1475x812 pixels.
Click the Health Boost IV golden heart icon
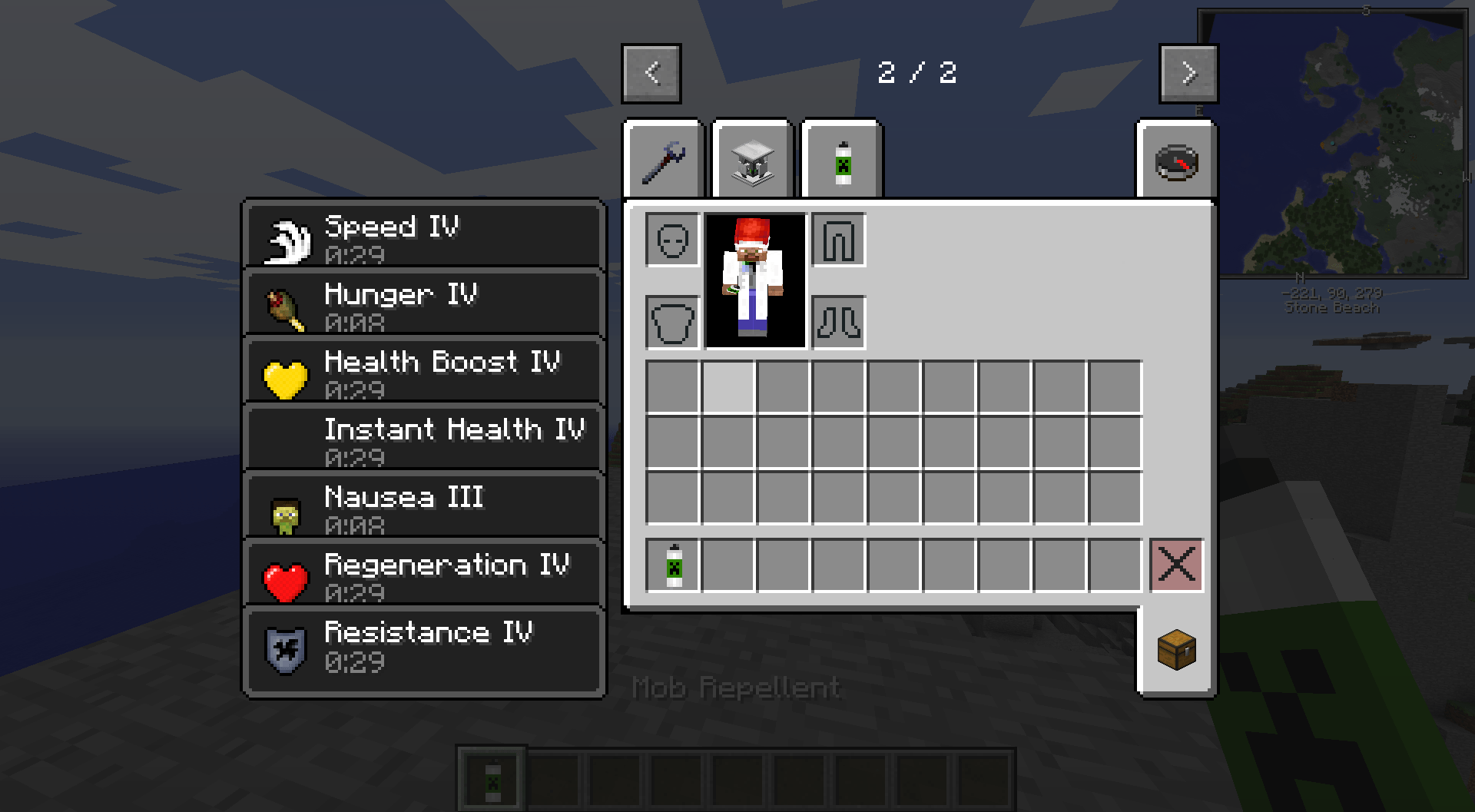(x=286, y=374)
